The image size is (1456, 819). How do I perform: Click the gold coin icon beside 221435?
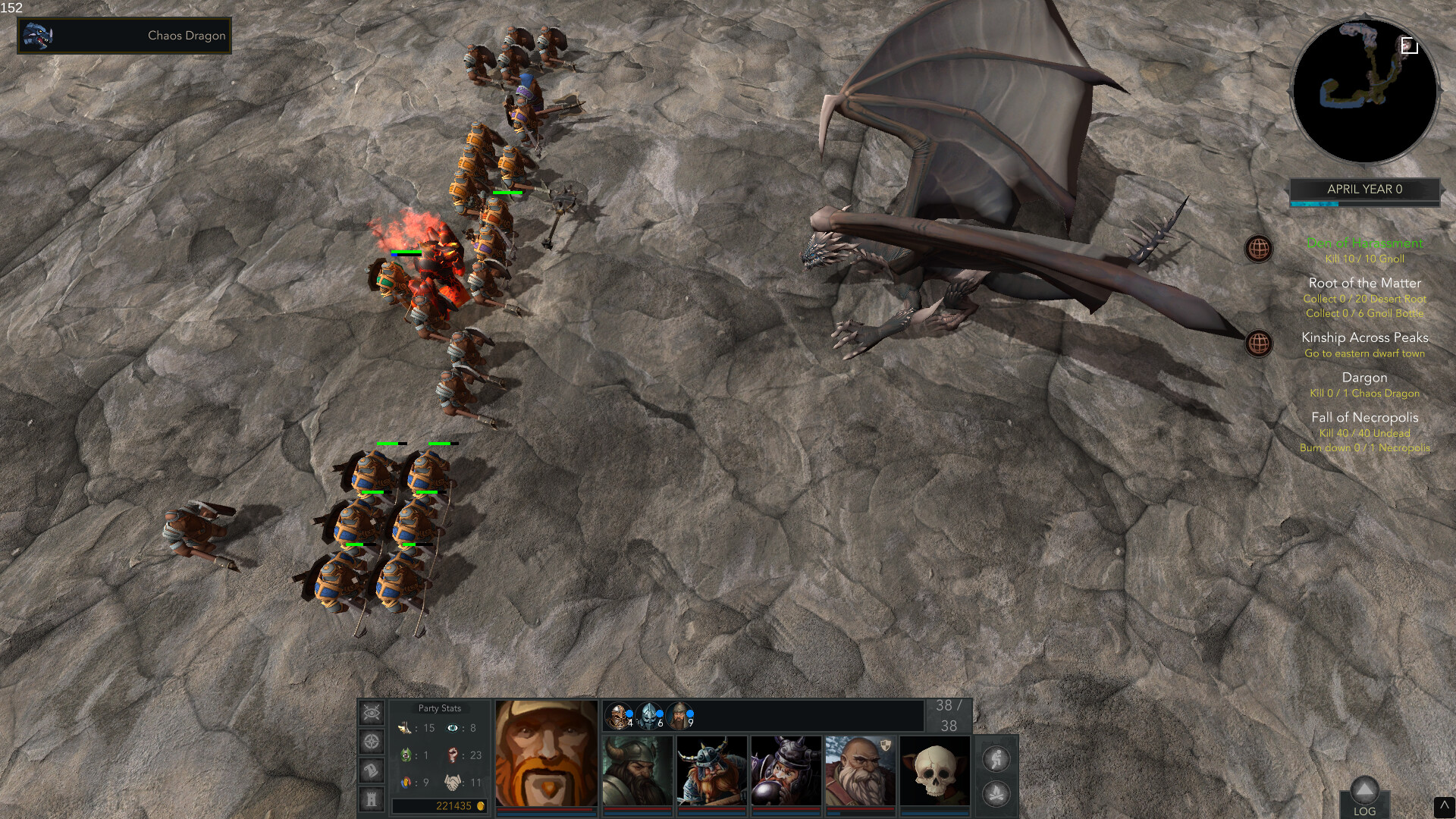click(480, 805)
